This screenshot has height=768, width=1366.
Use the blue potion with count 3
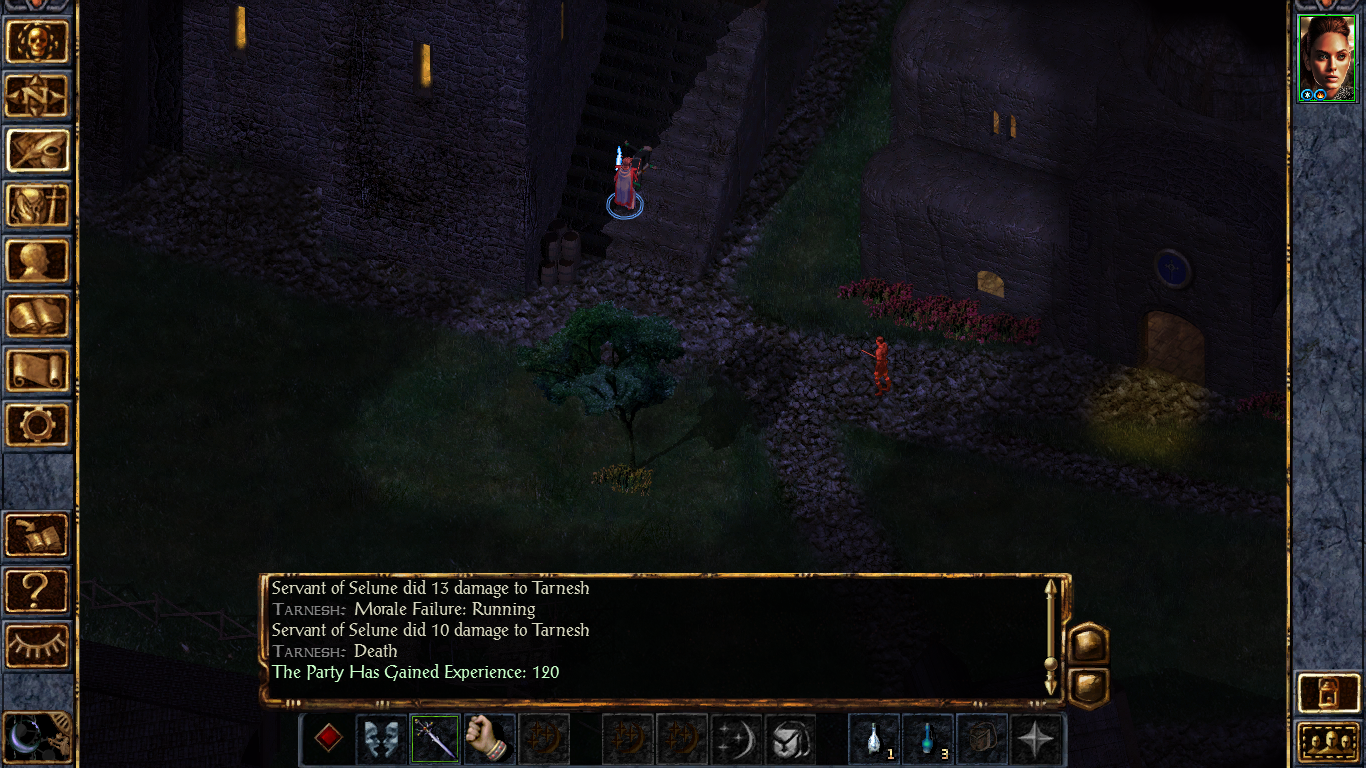click(928, 740)
